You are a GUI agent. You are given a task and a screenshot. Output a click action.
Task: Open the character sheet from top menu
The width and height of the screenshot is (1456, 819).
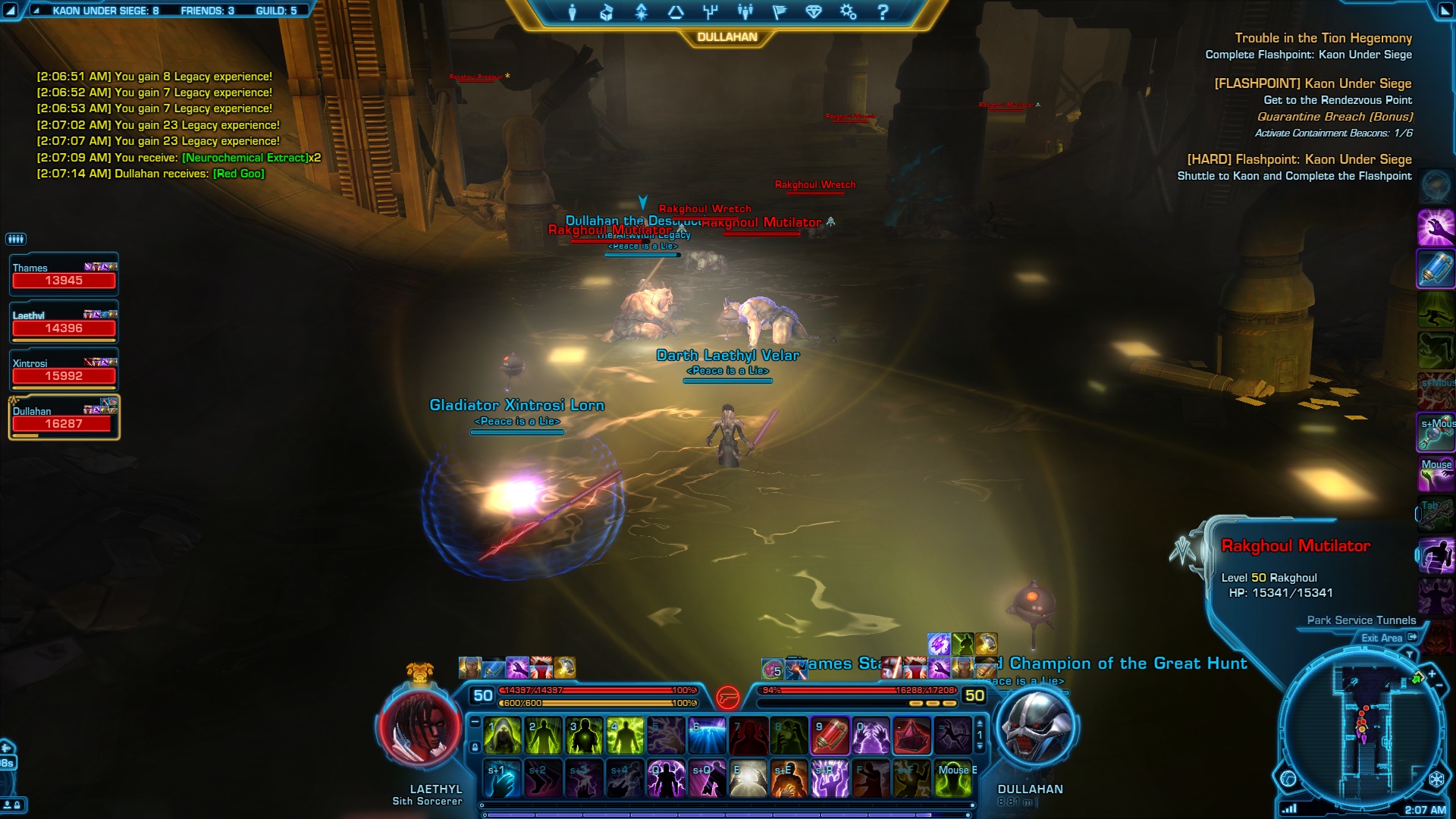click(573, 12)
